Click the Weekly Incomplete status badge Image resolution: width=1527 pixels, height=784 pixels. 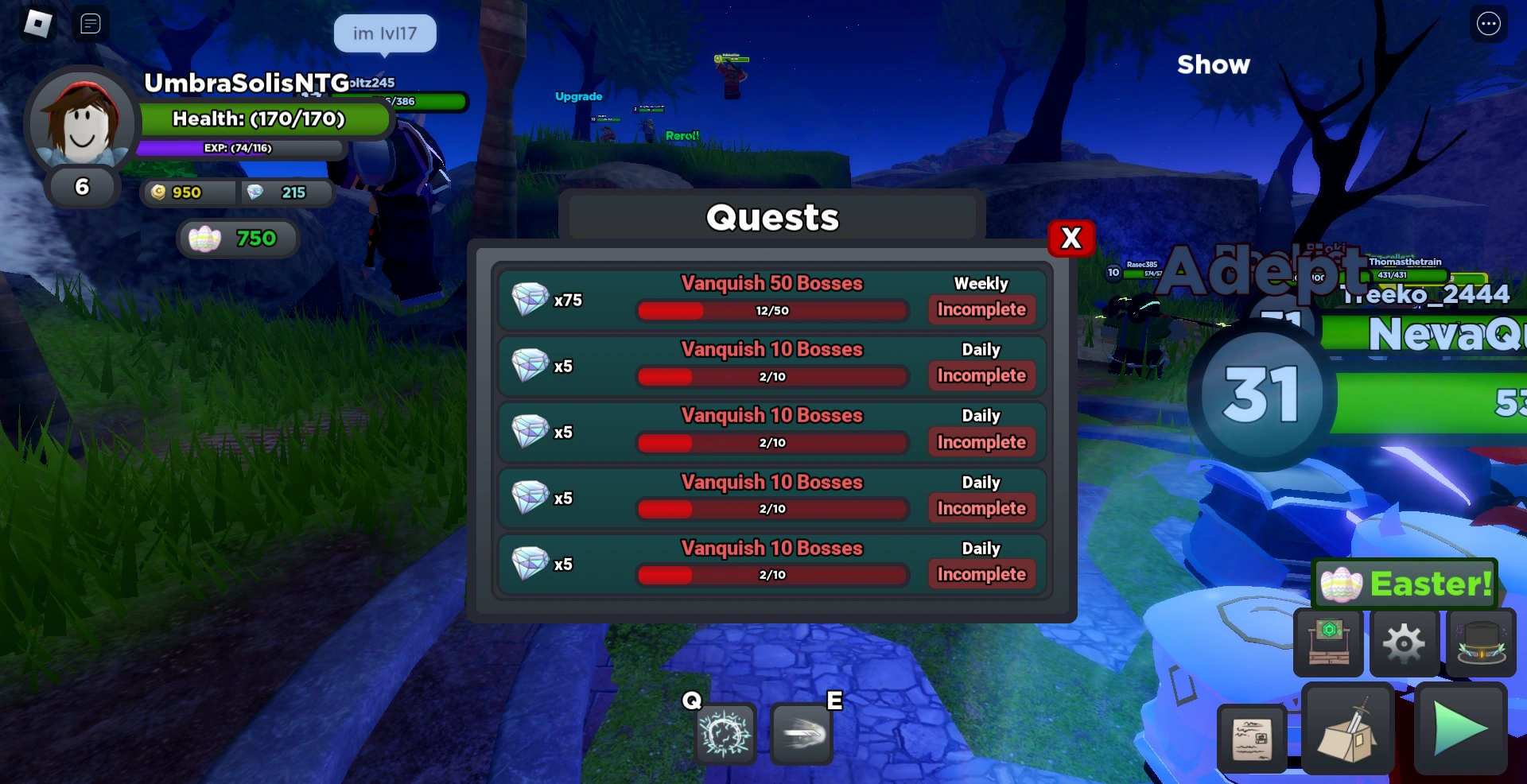click(981, 310)
